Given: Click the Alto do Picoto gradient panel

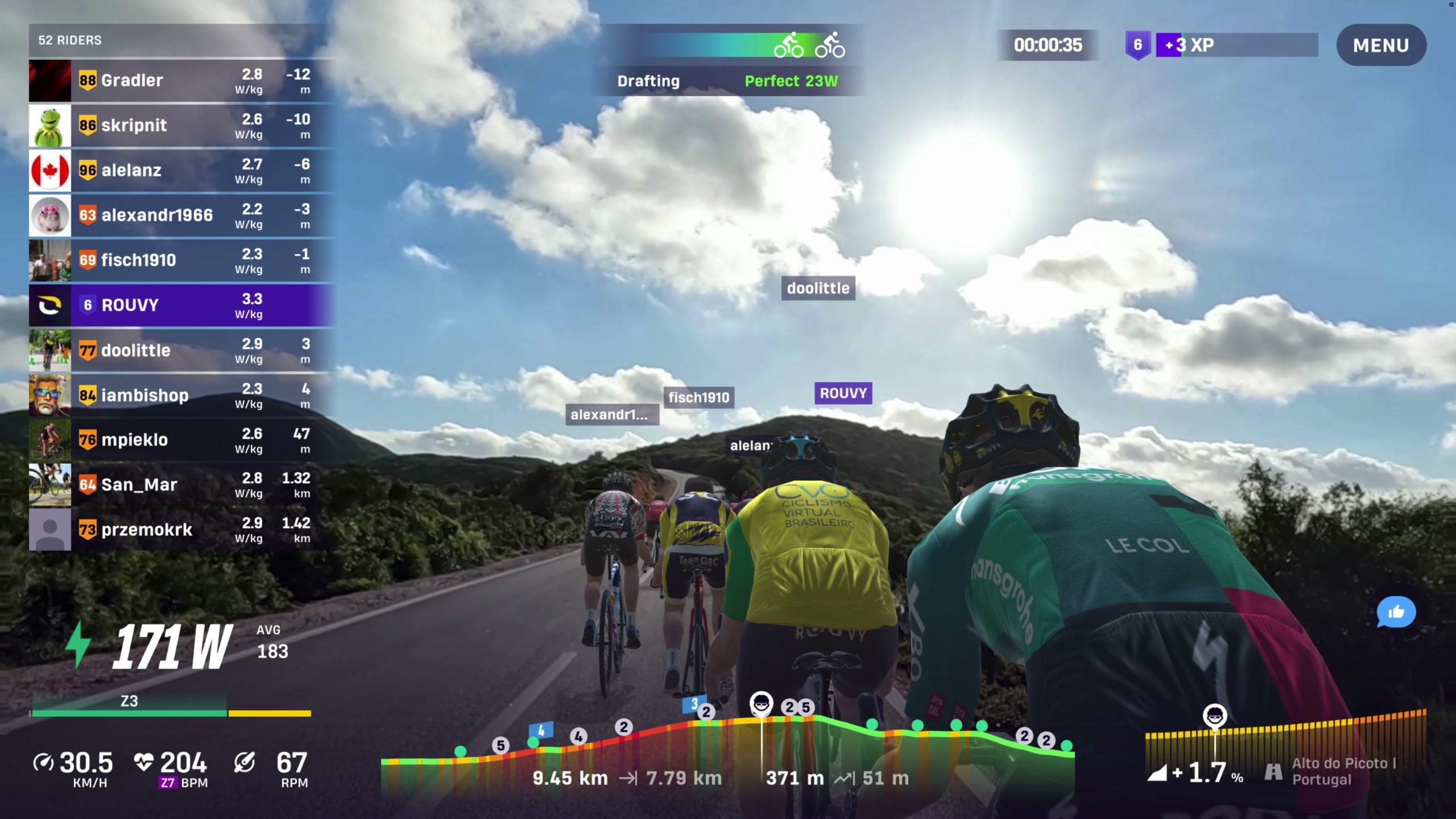Looking at the screenshot, I should (1285, 751).
